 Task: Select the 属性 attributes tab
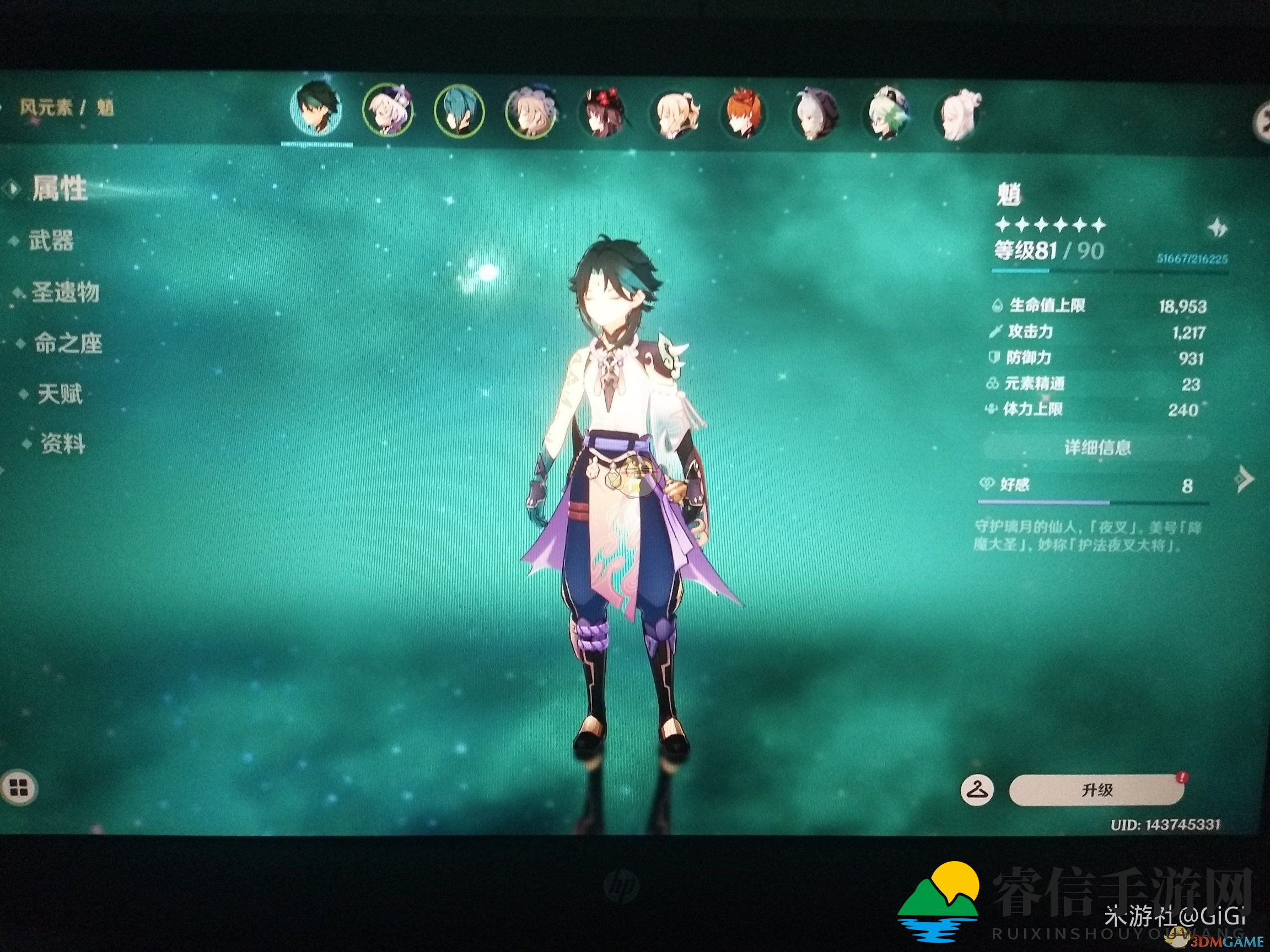(x=59, y=189)
